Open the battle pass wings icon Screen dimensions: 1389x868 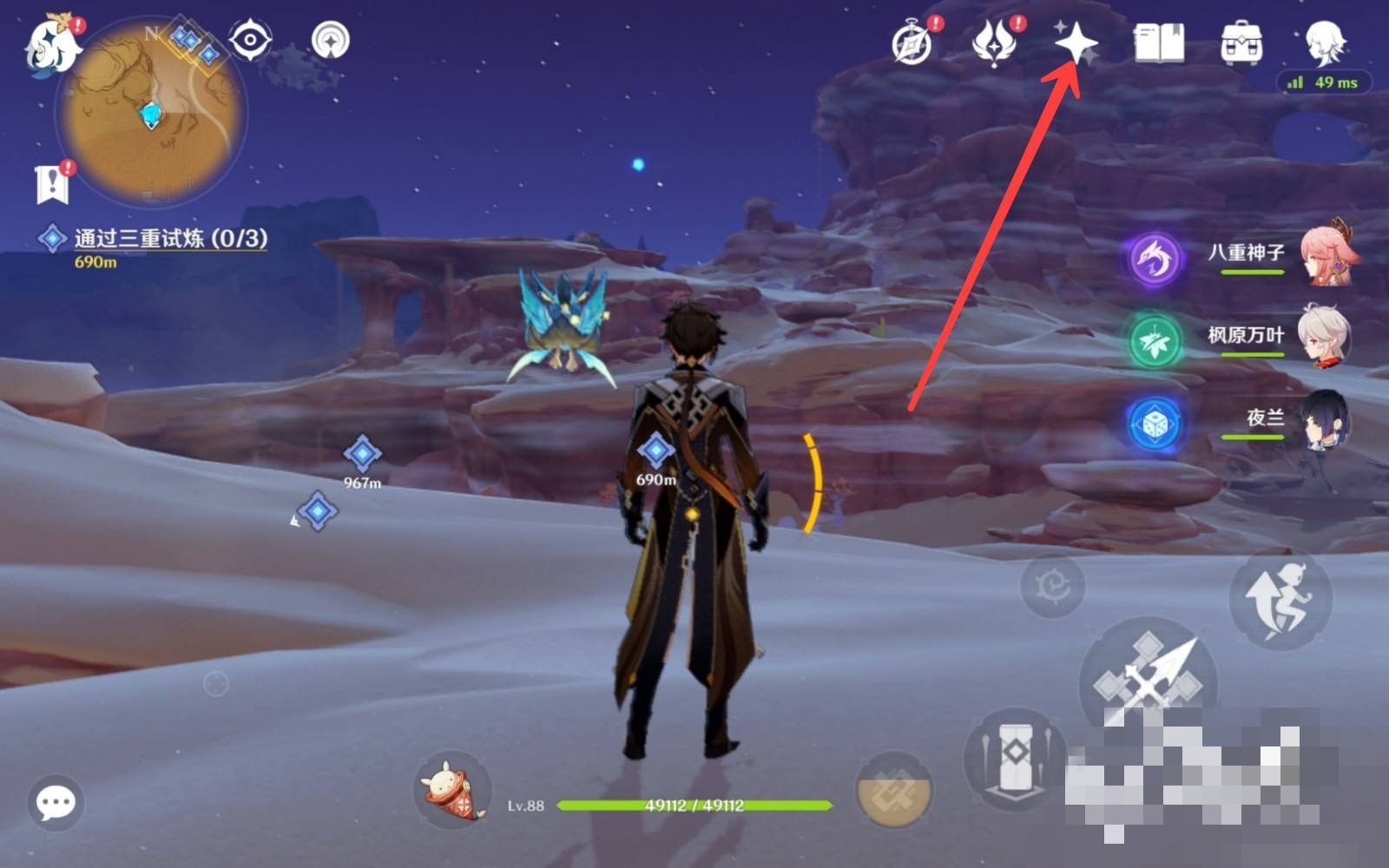pyautogui.click(x=995, y=43)
